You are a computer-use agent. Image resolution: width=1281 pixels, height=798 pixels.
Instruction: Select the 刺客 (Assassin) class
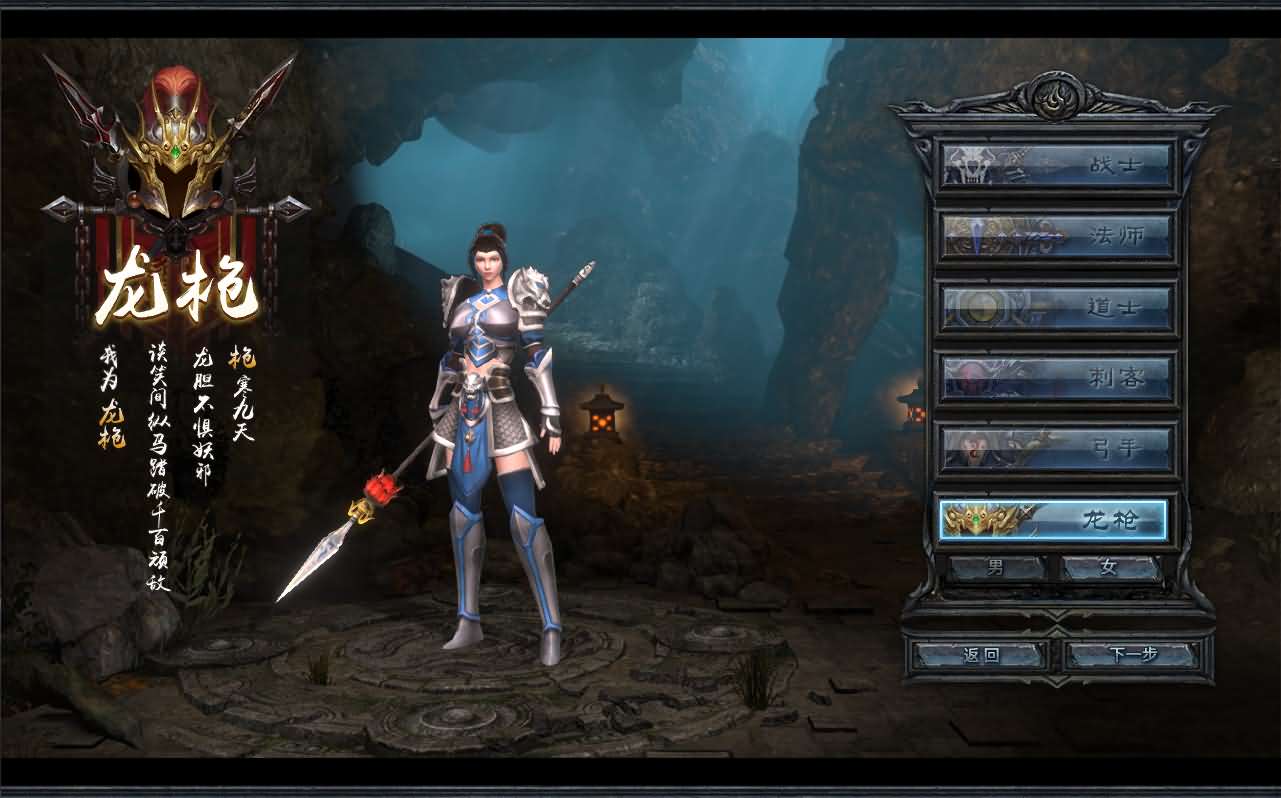tap(1056, 378)
